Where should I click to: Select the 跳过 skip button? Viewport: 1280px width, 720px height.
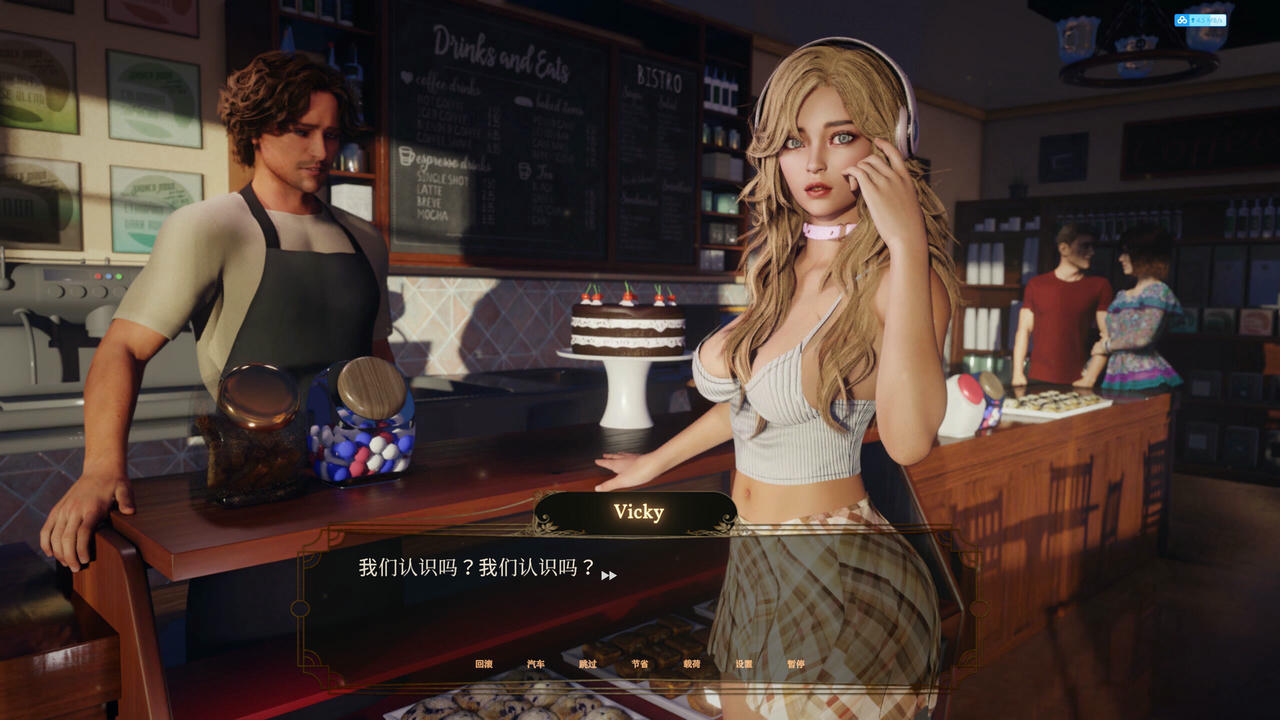[588, 664]
